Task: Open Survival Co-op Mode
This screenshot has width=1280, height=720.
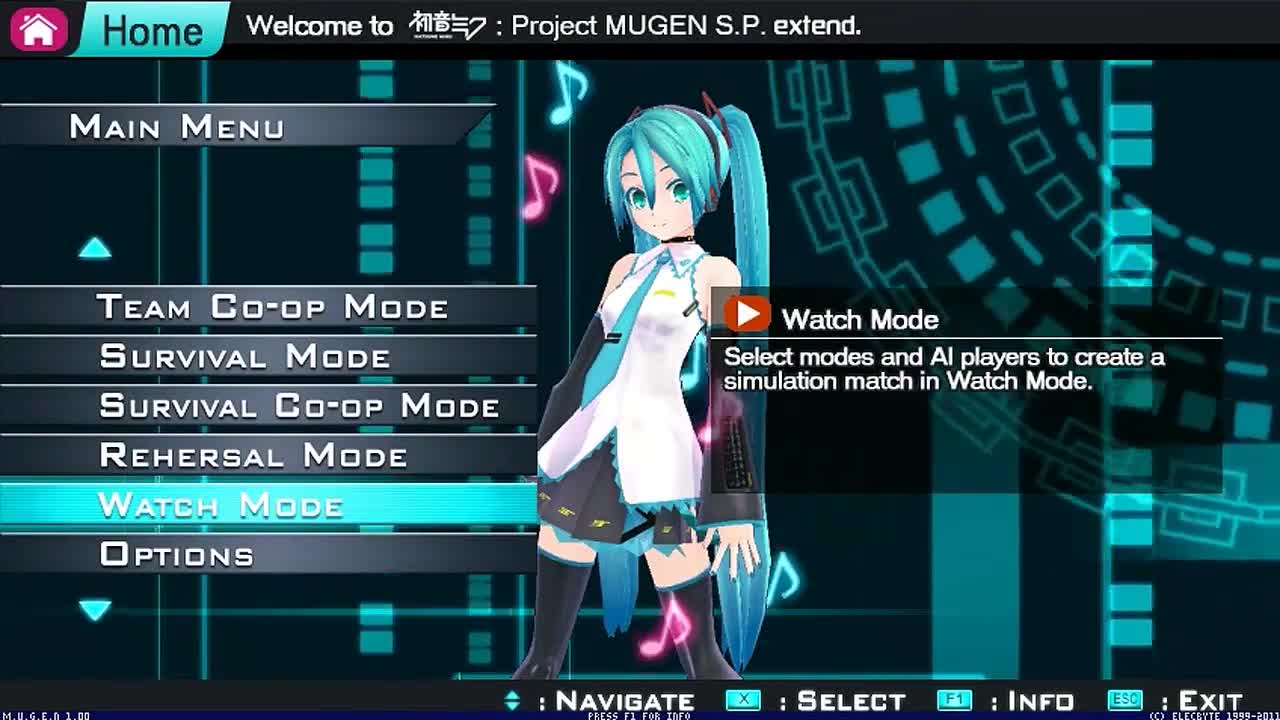Action: (x=299, y=406)
